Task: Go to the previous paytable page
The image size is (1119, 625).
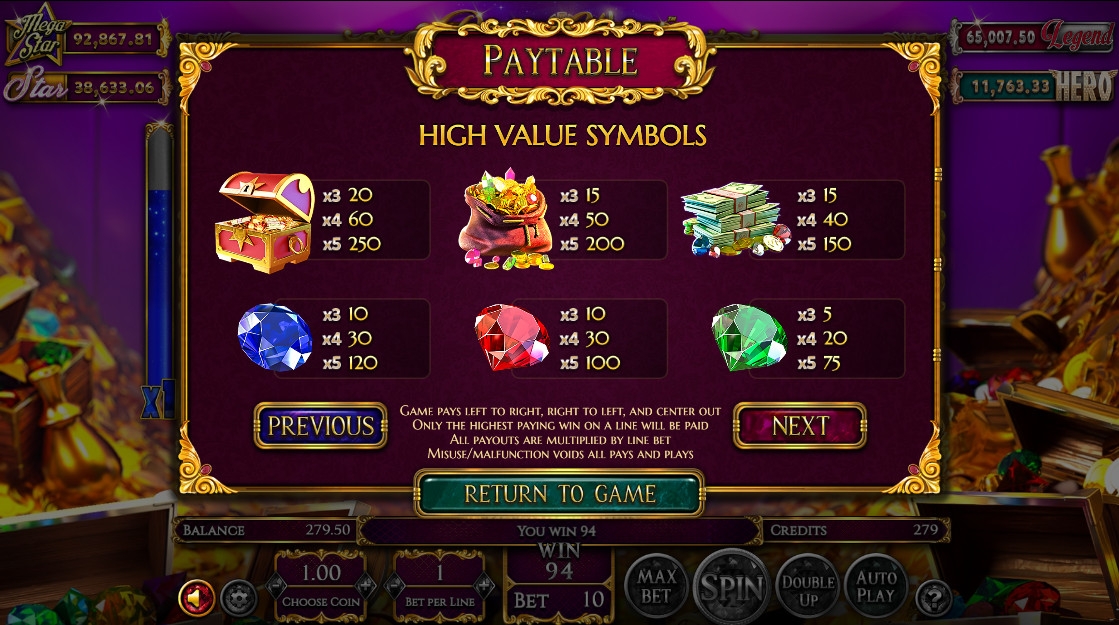Action: (320, 426)
